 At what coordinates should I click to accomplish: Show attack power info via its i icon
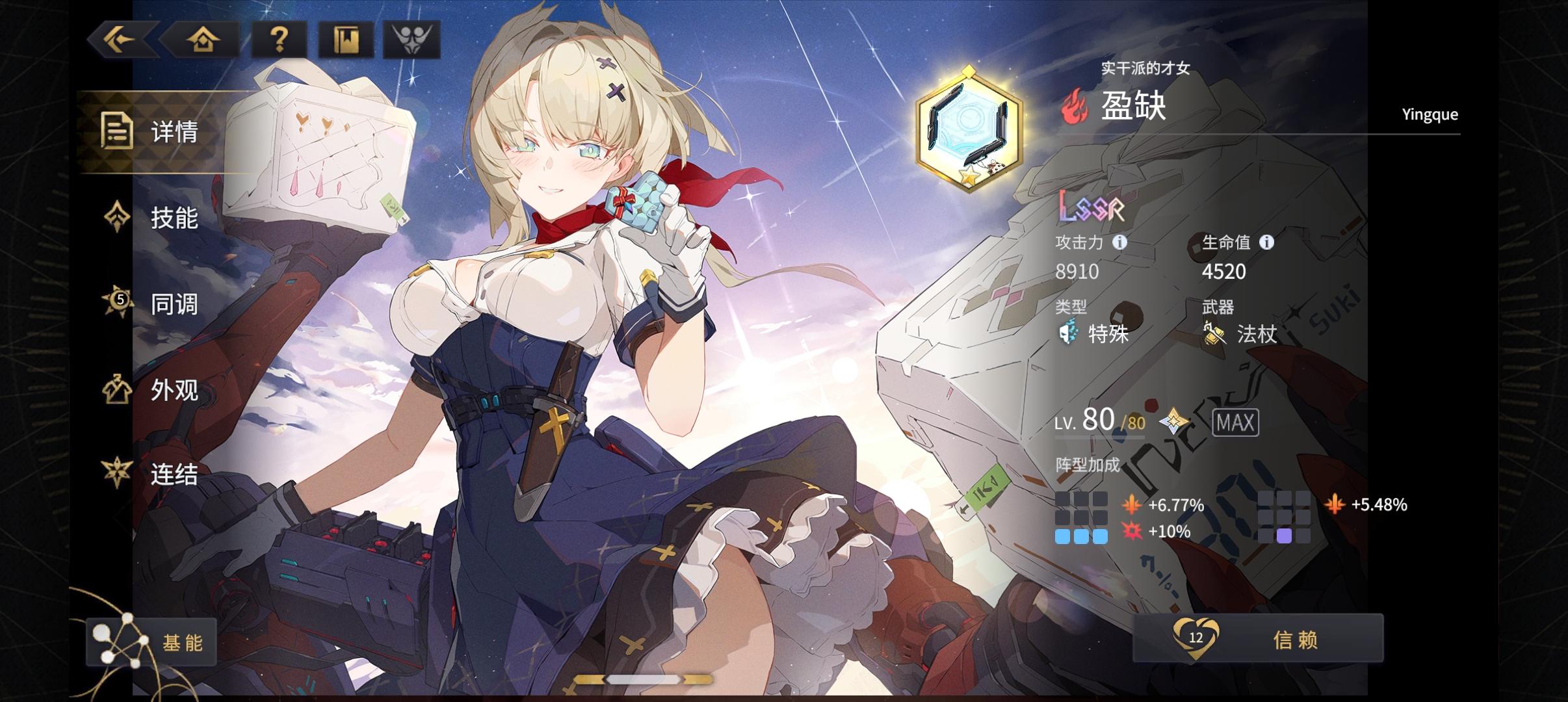click(1119, 242)
